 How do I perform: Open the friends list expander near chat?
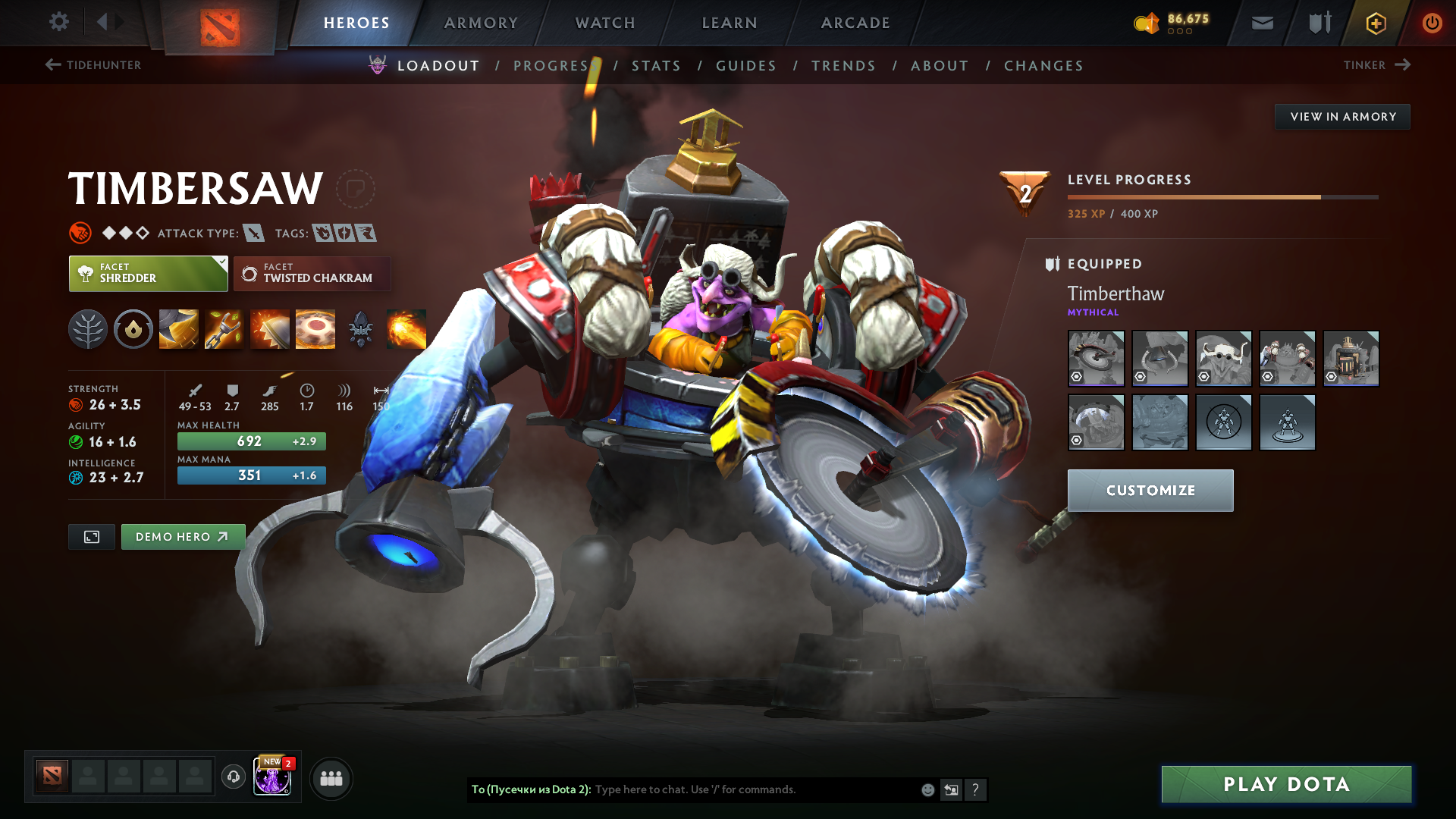coord(331,777)
